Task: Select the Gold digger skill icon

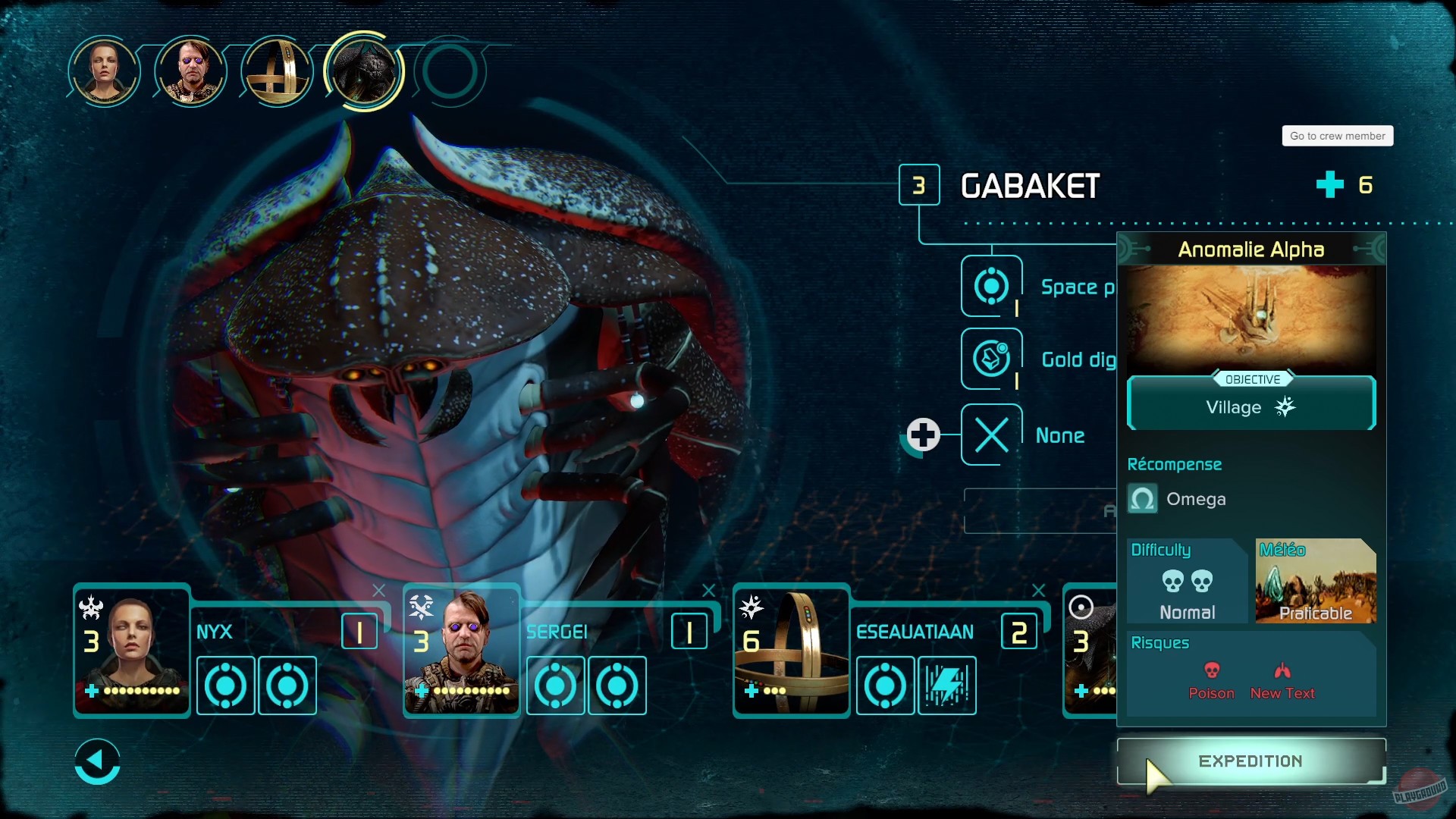Action: point(991,359)
